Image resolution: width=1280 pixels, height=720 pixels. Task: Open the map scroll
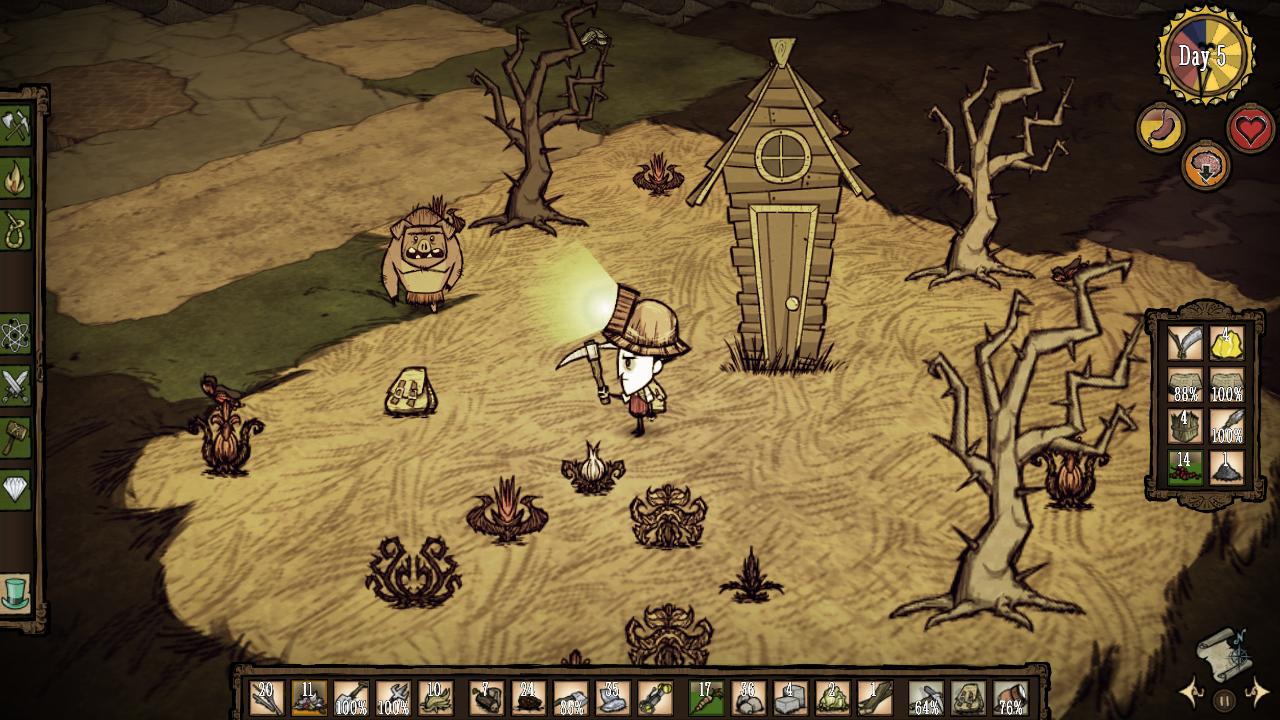[1224, 649]
